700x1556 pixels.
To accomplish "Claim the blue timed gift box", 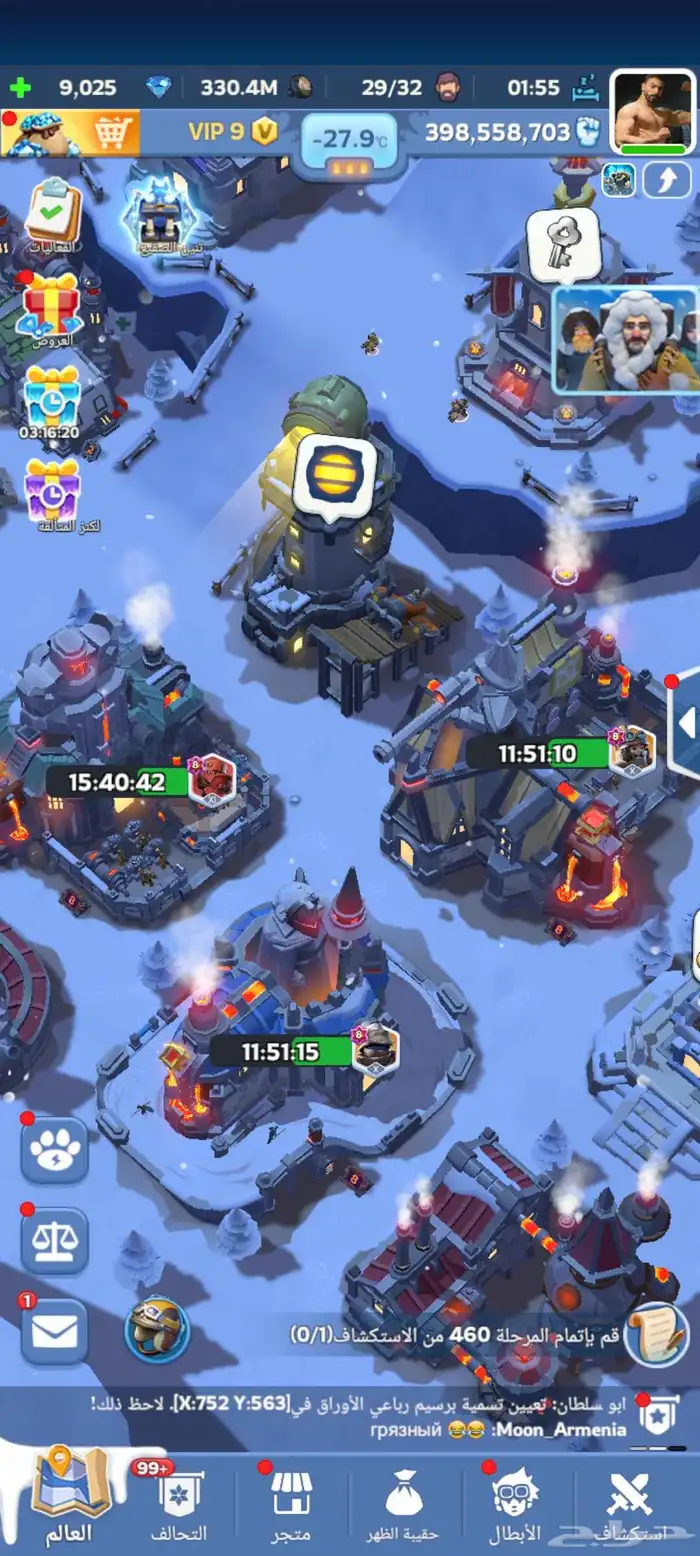I will click(52, 398).
